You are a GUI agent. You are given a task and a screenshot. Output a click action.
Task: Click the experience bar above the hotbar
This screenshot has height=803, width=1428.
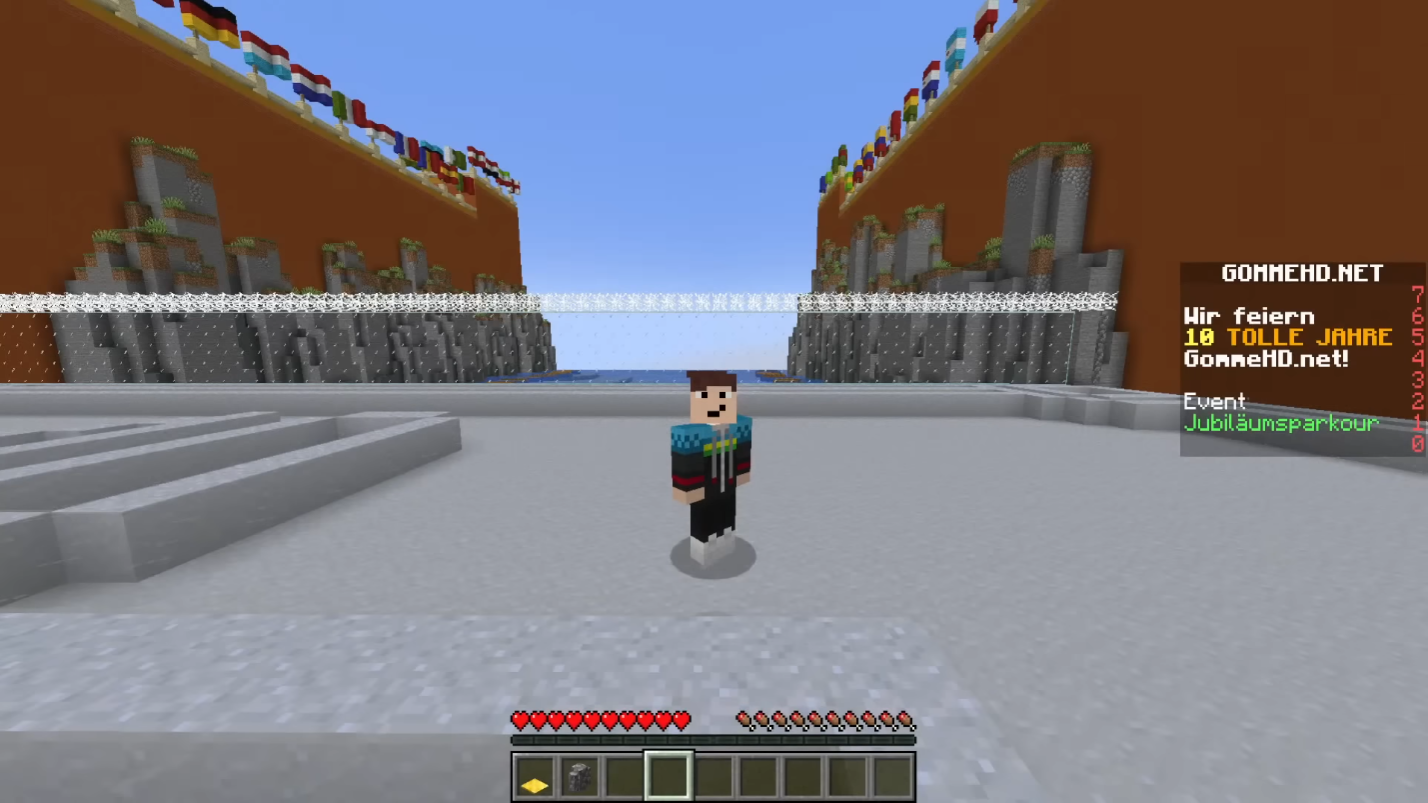coord(715,740)
